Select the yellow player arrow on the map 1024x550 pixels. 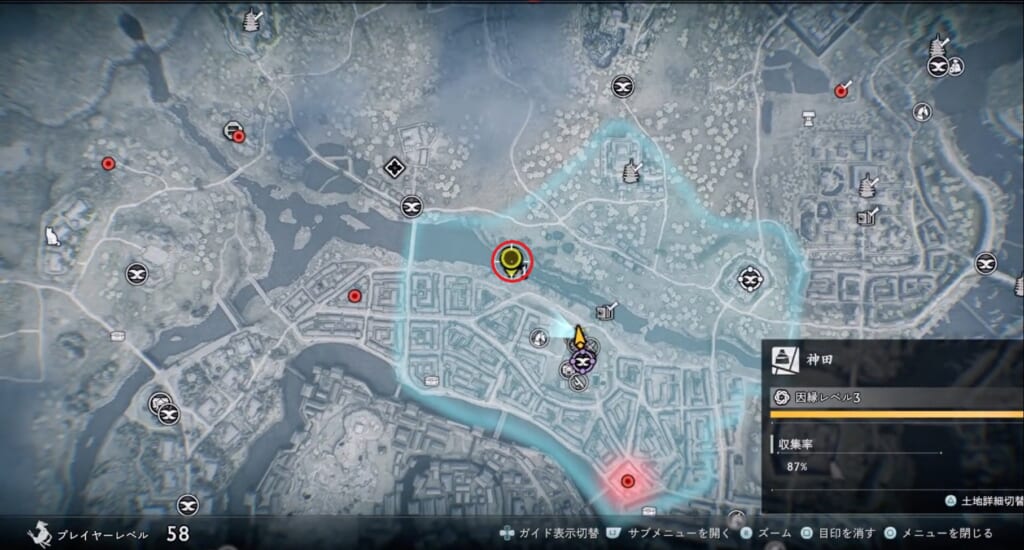point(579,334)
